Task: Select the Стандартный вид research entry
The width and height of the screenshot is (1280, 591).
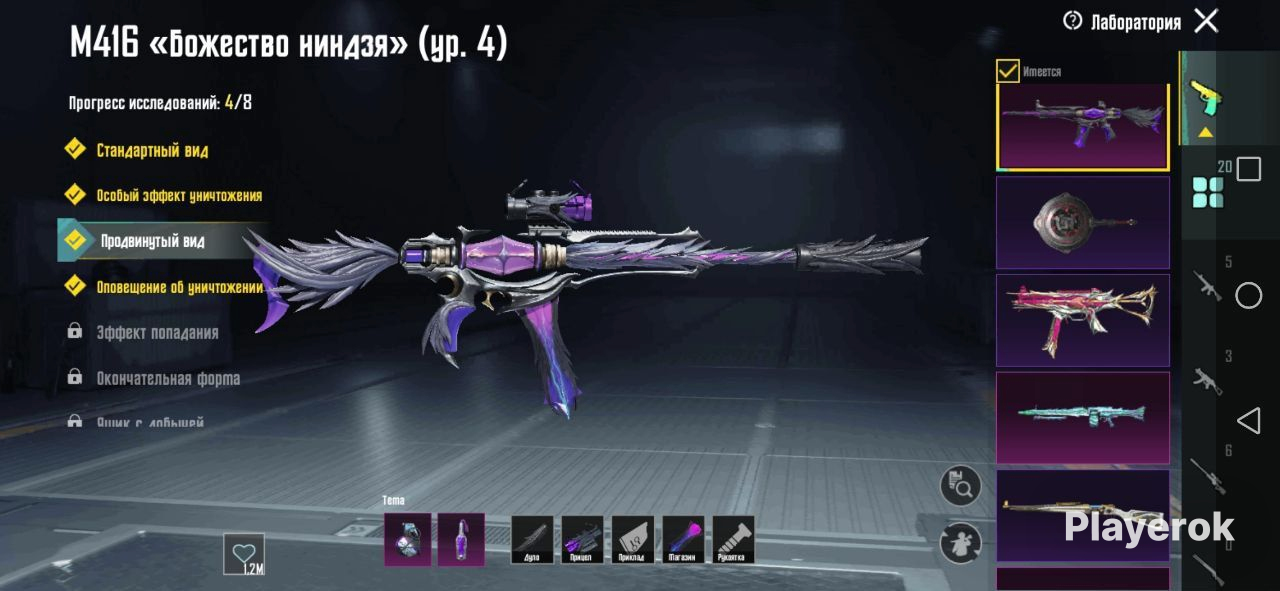Action: point(152,150)
